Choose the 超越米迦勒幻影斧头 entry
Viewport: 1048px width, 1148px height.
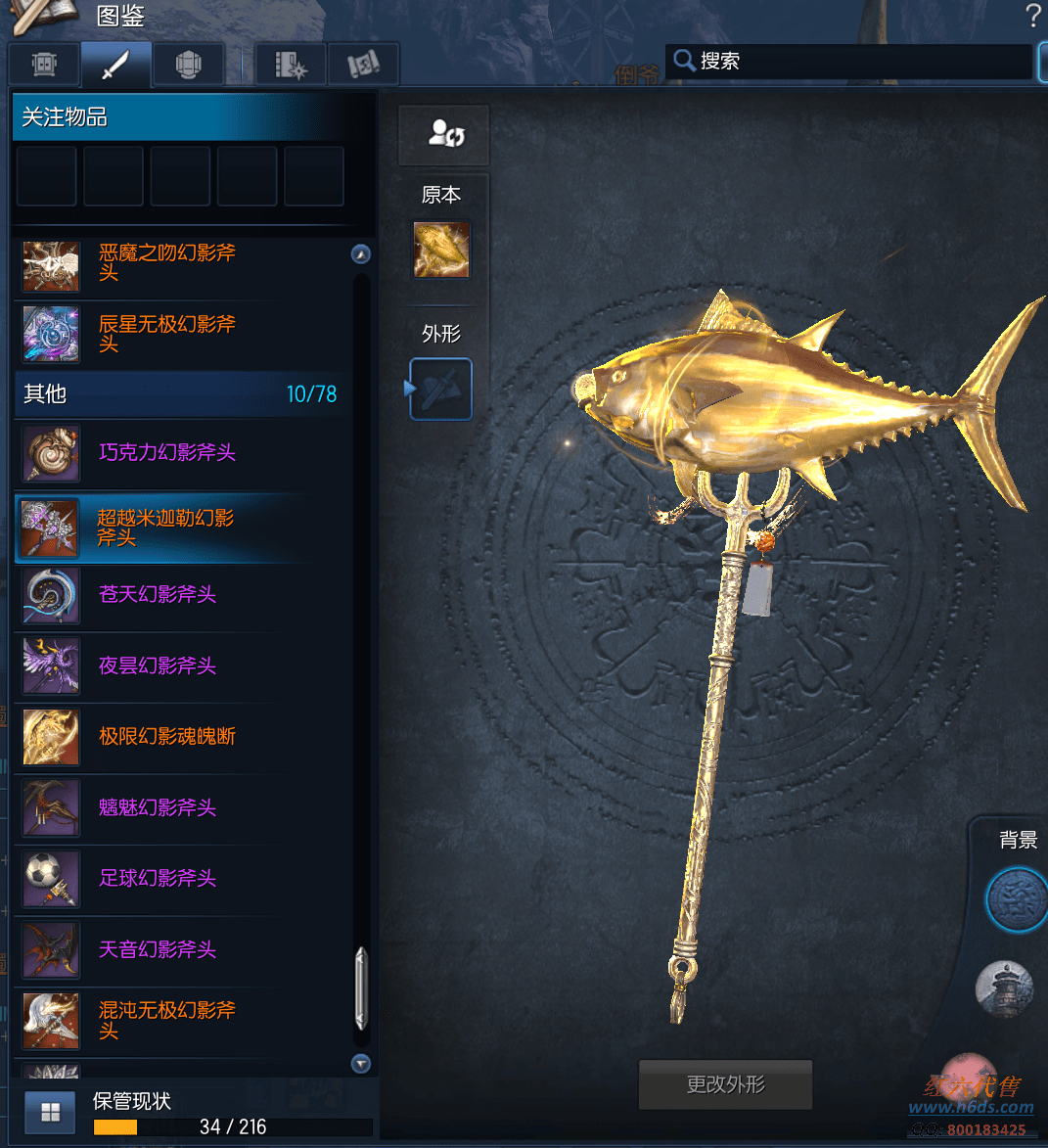click(166, 528)
